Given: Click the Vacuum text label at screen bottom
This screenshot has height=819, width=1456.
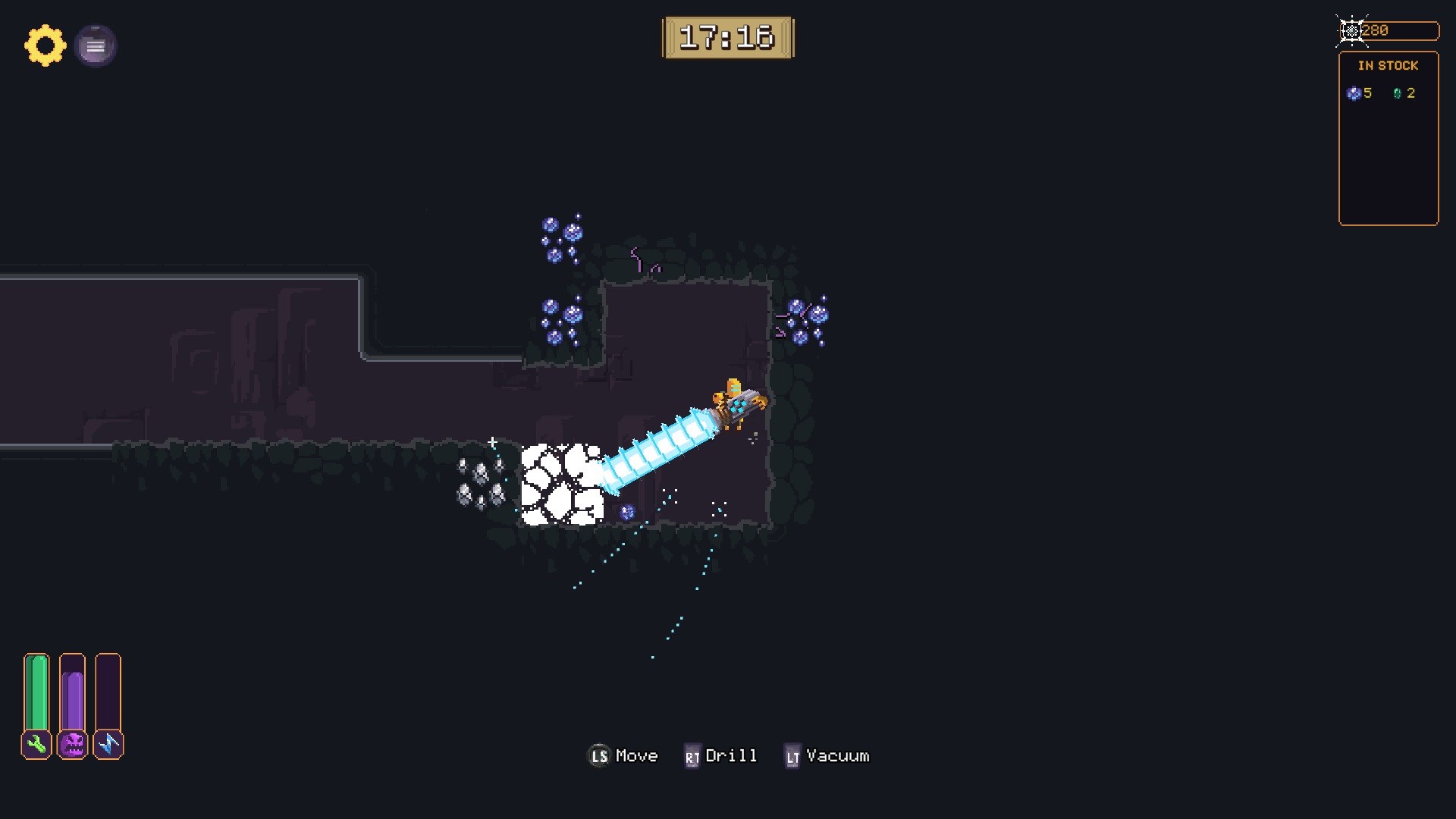Looking at the screenshot, I should 836,755.
